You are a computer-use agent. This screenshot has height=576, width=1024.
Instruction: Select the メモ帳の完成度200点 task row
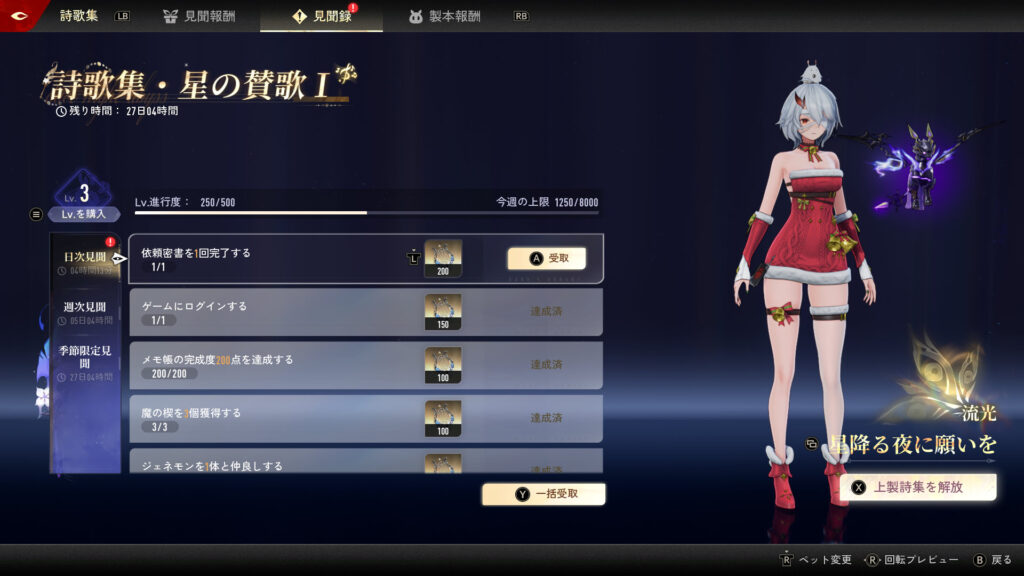270,365
